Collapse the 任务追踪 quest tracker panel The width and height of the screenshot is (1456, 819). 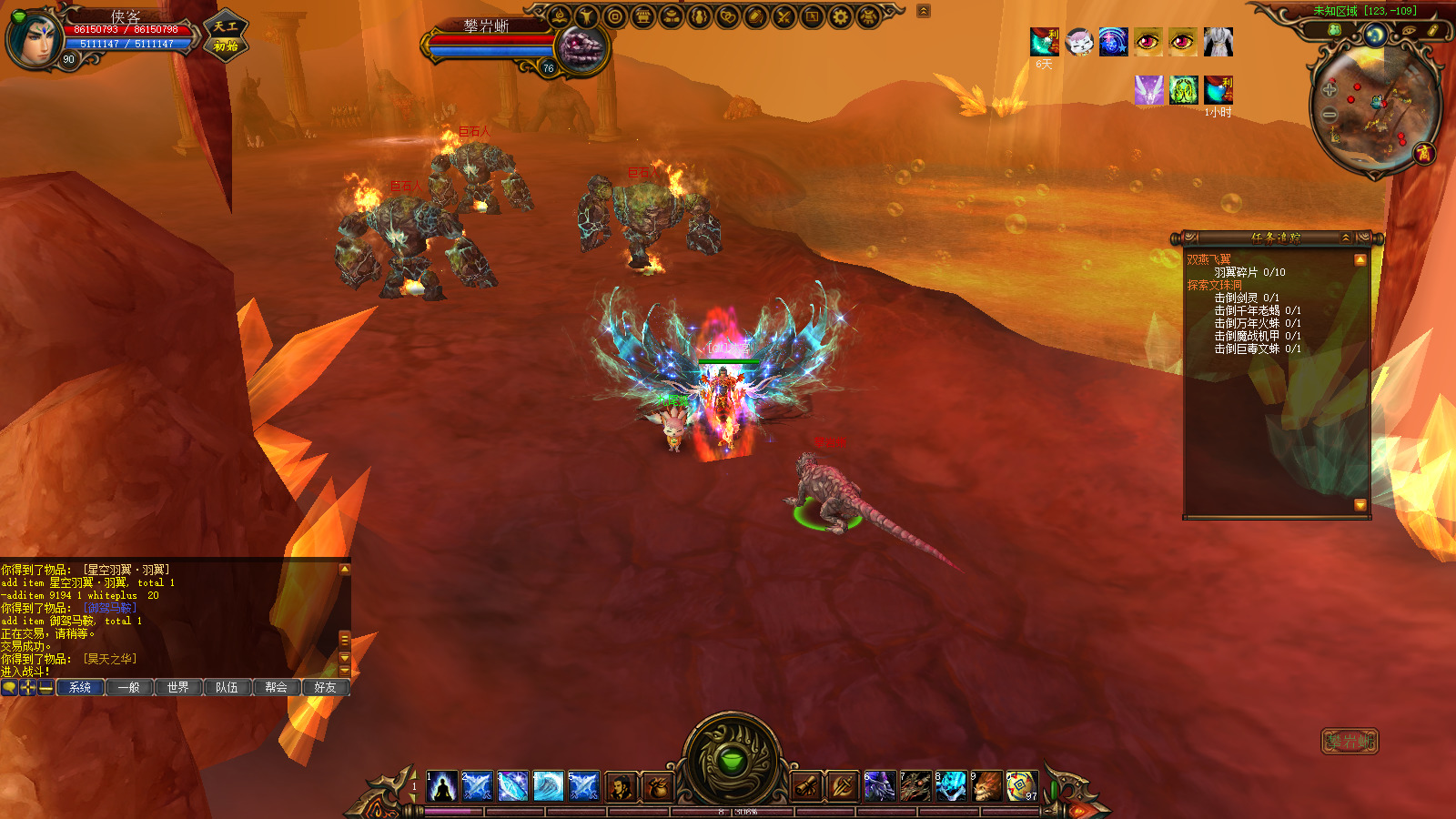pyautogui.click(x=1346, y=238)
